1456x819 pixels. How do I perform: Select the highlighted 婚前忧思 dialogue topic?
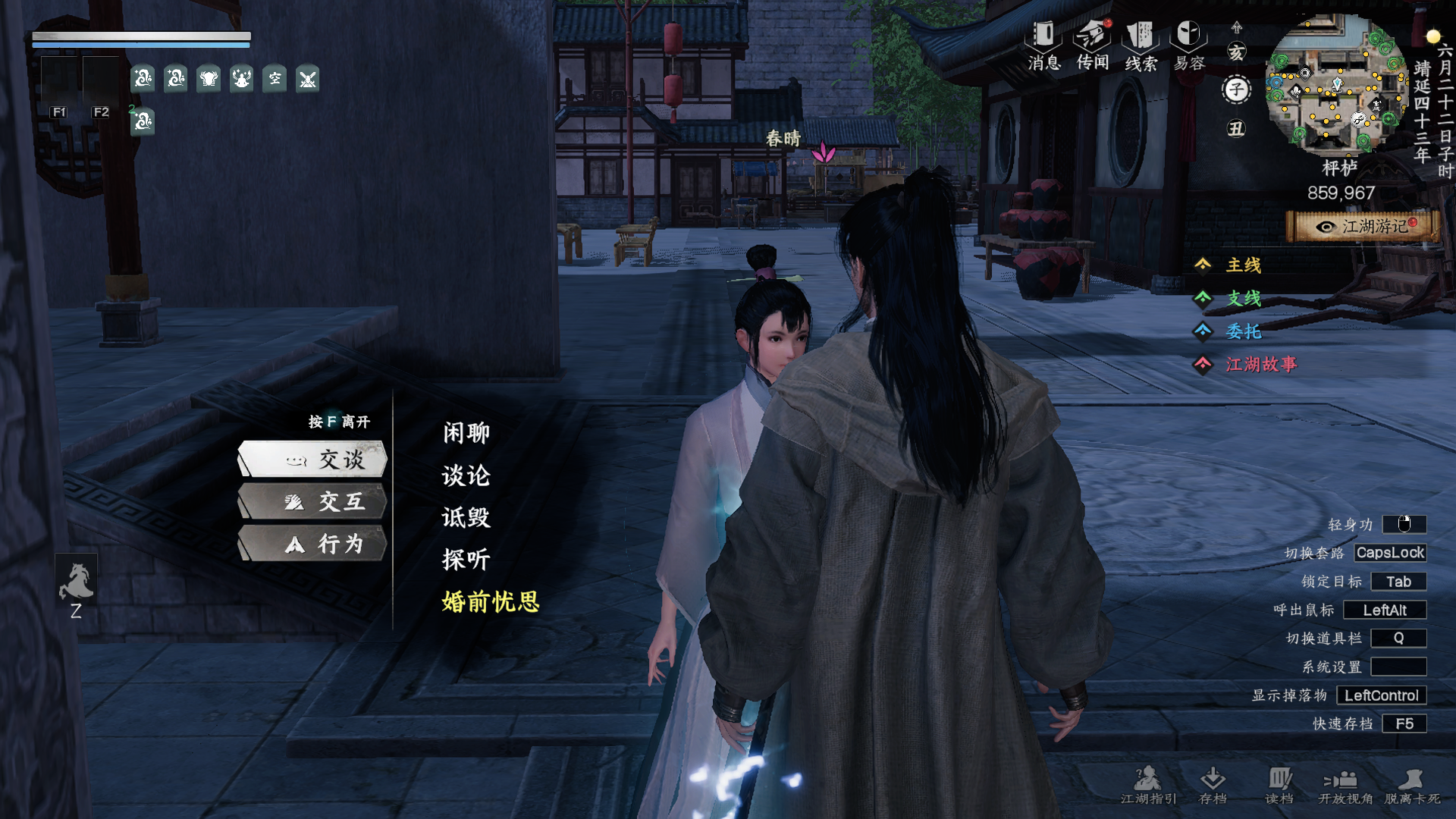pyautogui.click(x=491, y=602)
